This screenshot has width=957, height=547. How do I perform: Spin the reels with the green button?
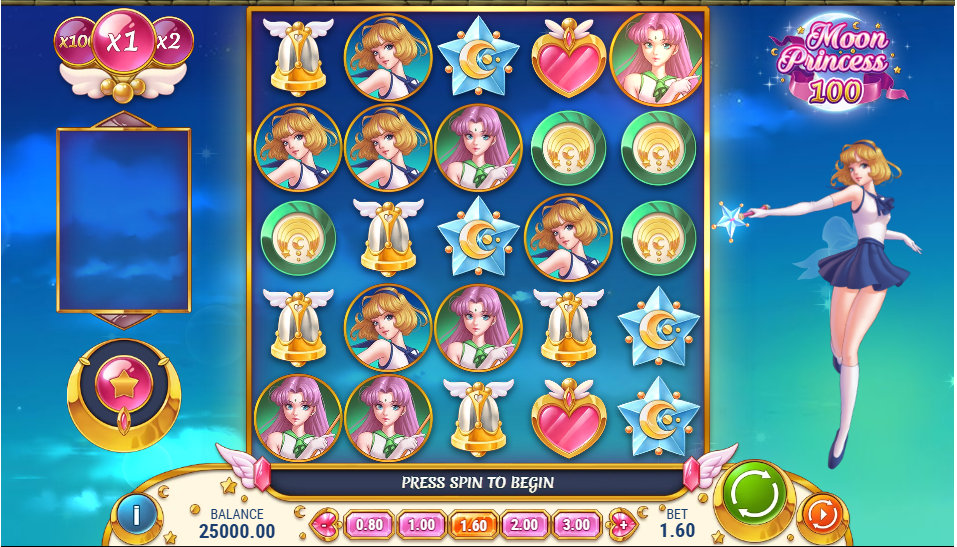point(755,492)
